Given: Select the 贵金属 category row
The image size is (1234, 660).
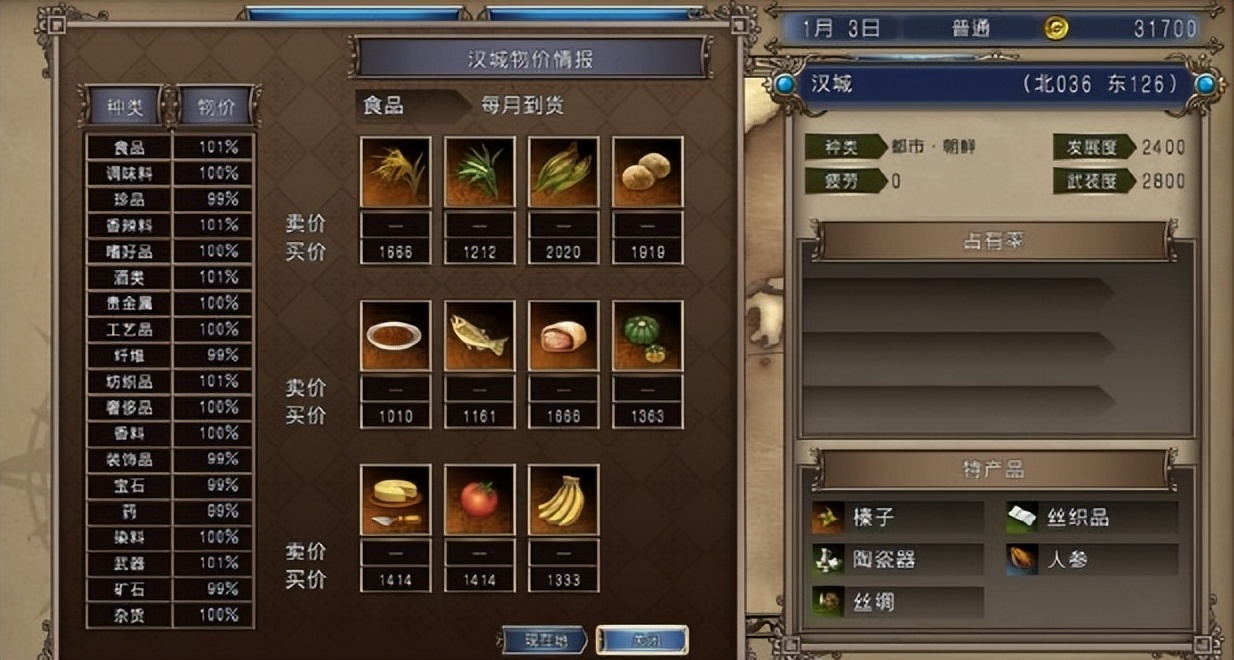Looking at the screenshot, I should point(129,303).
